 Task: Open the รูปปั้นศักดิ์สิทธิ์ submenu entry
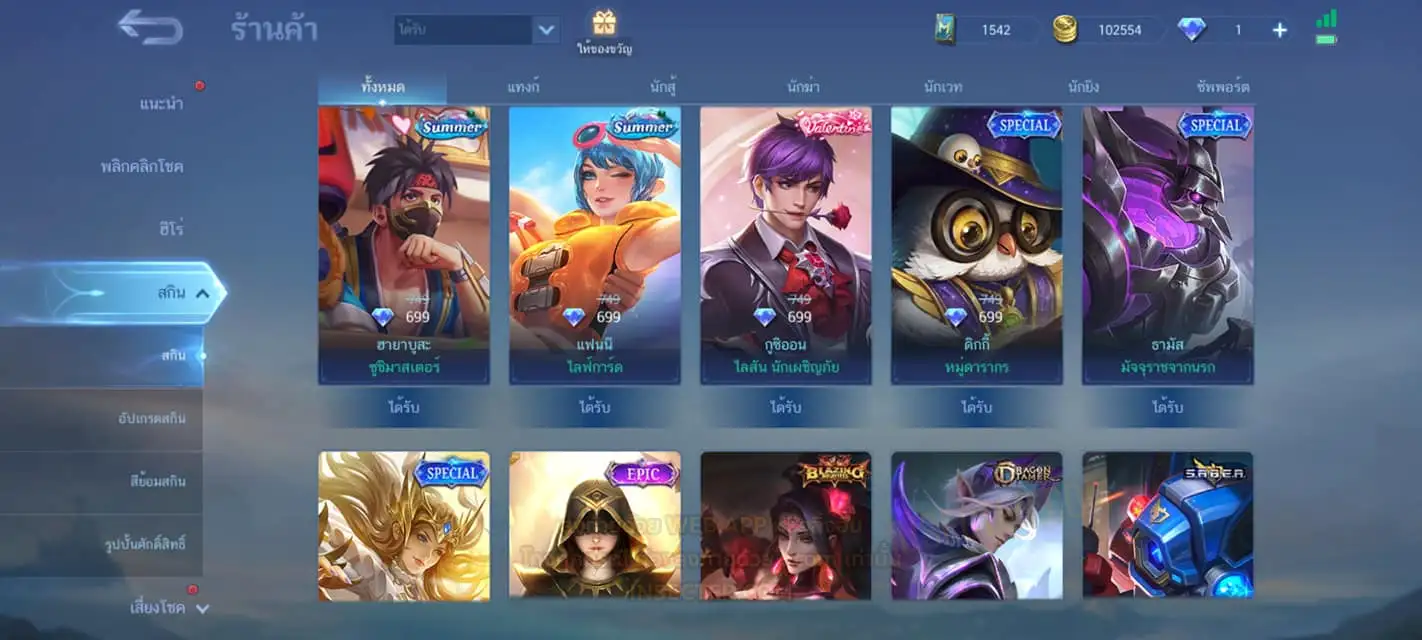click(x=145, y=544)
